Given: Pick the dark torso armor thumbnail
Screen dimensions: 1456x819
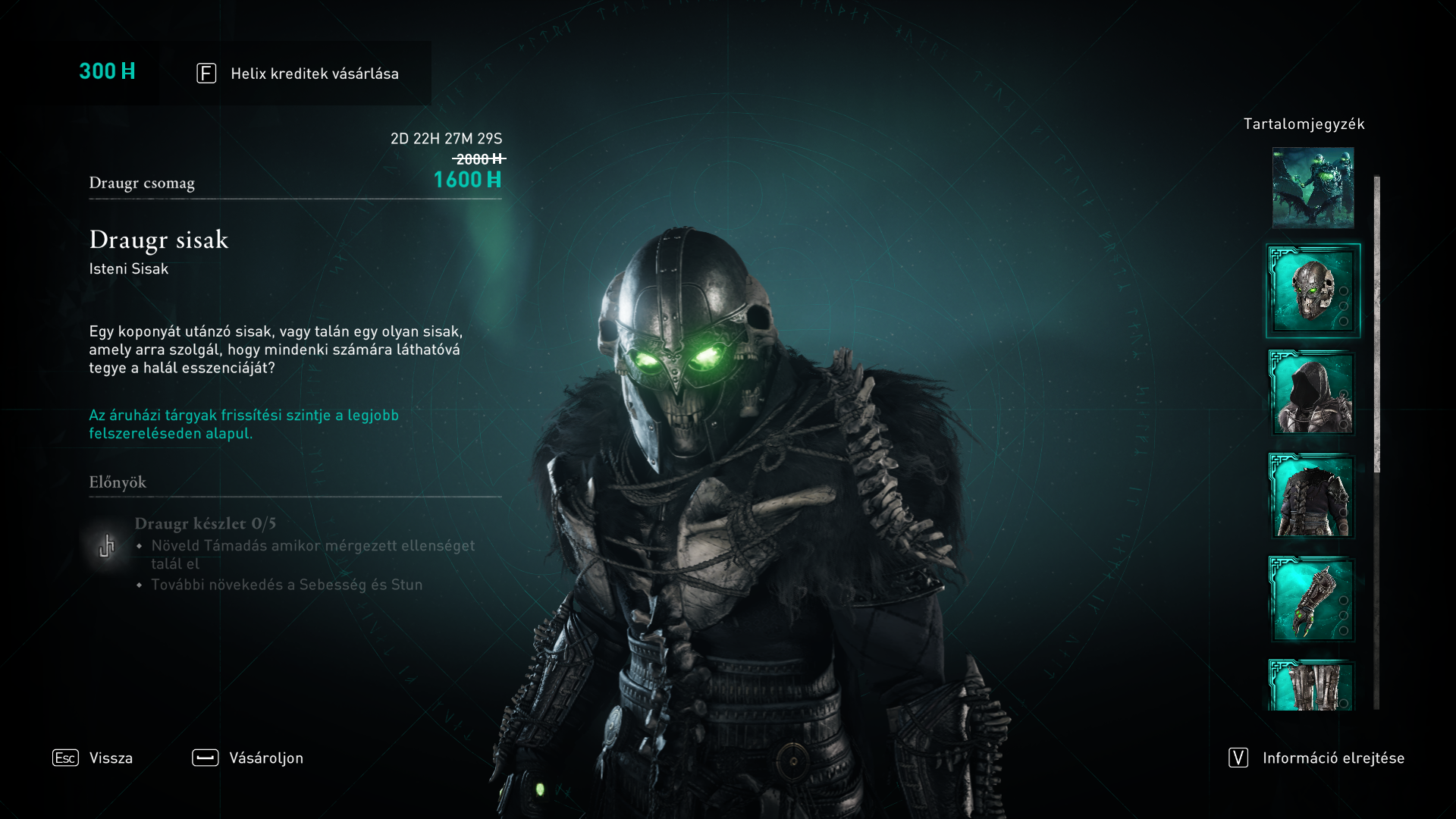Looking at the screenshot, I should 1313,496.
